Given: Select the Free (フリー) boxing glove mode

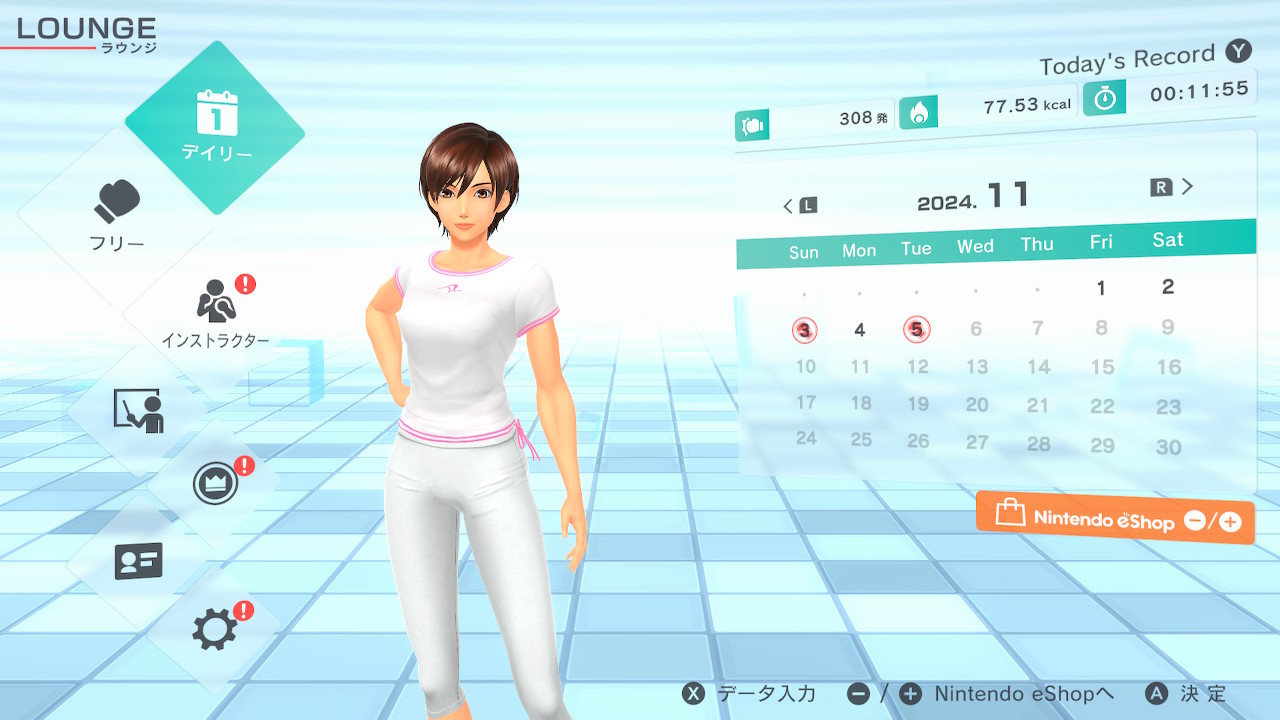Looking at the screenshot, I should [118, 215].
